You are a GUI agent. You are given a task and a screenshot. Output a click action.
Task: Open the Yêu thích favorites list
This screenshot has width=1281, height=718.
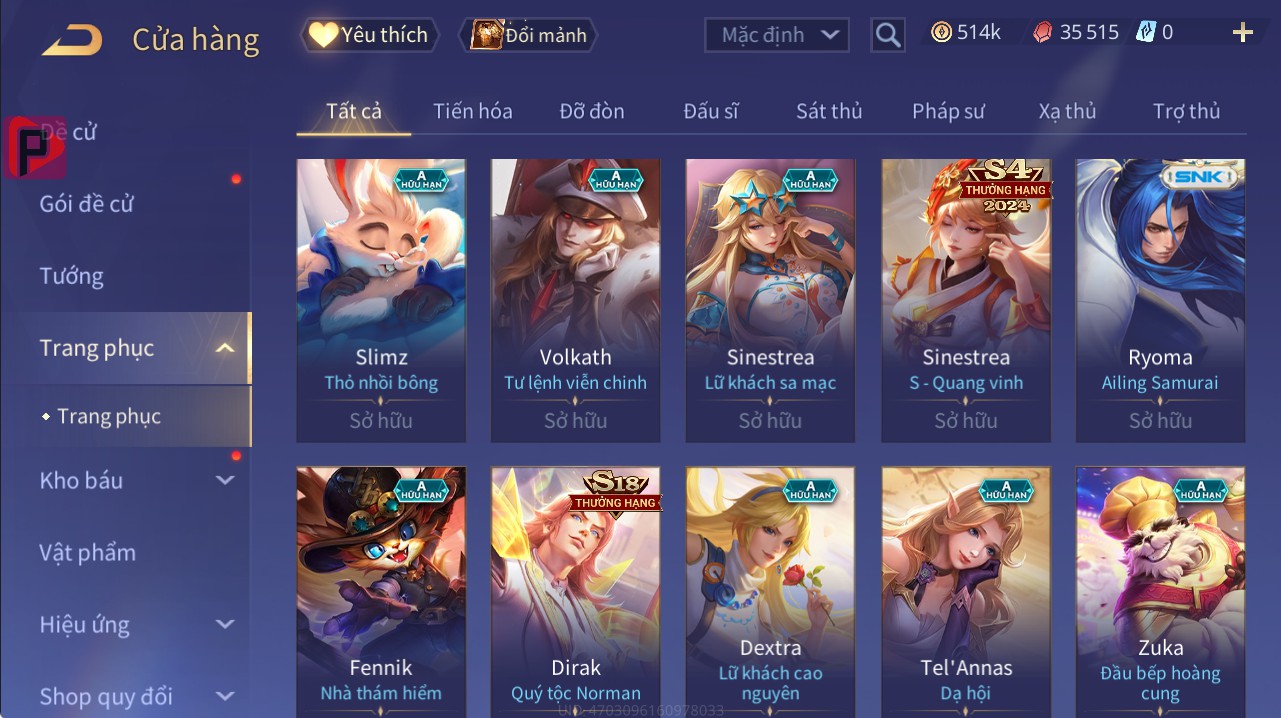click(368, 35)
